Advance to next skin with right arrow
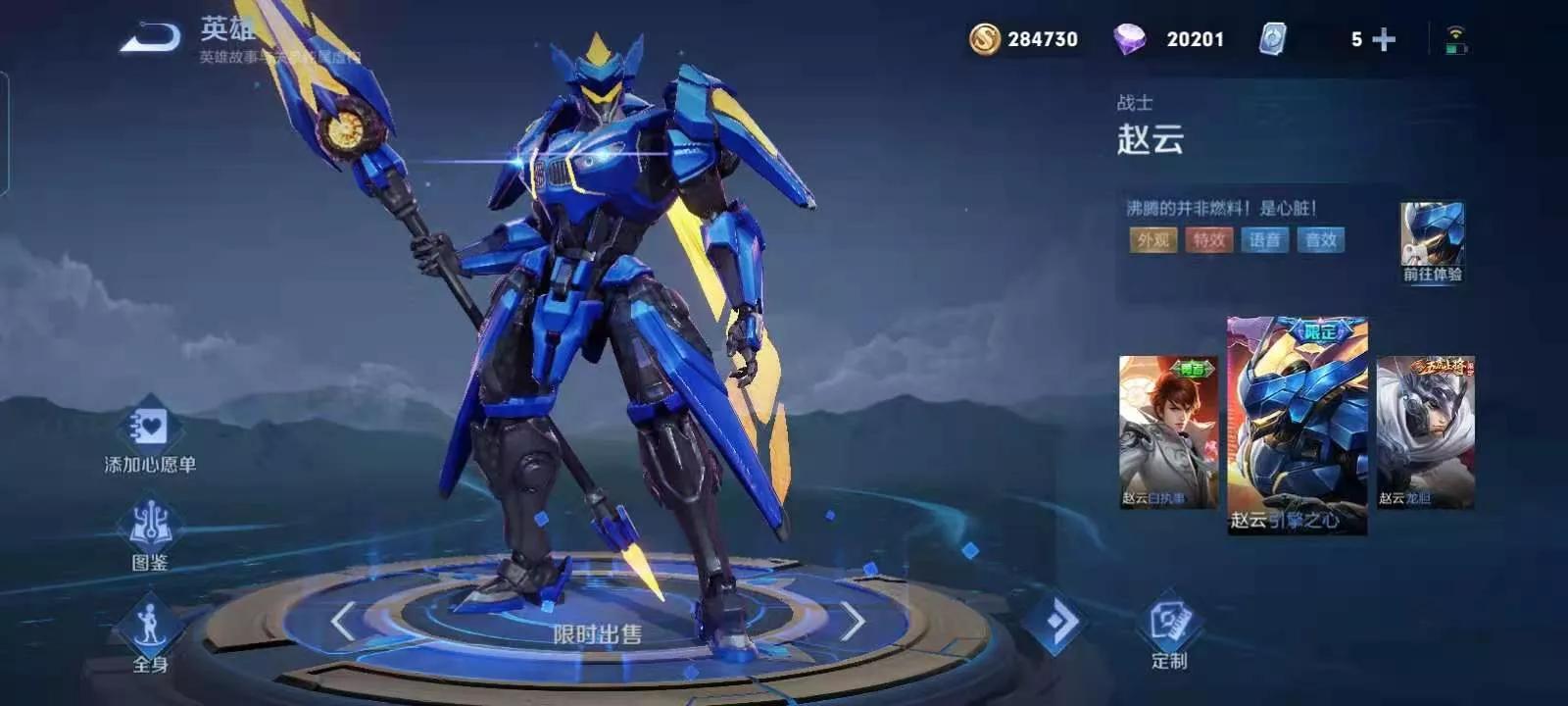The height and width of the screenshot is (706, 1568). click(852, 622)
